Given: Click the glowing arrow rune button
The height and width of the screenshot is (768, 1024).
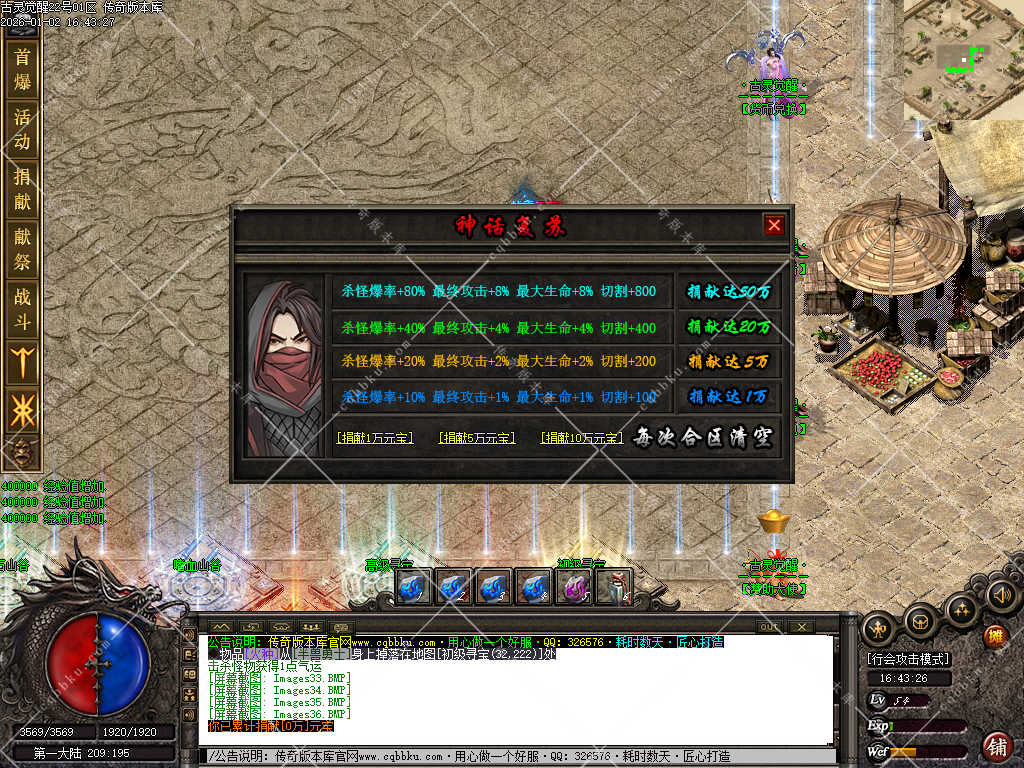Looking at the screenshot, I should point(21,361).
